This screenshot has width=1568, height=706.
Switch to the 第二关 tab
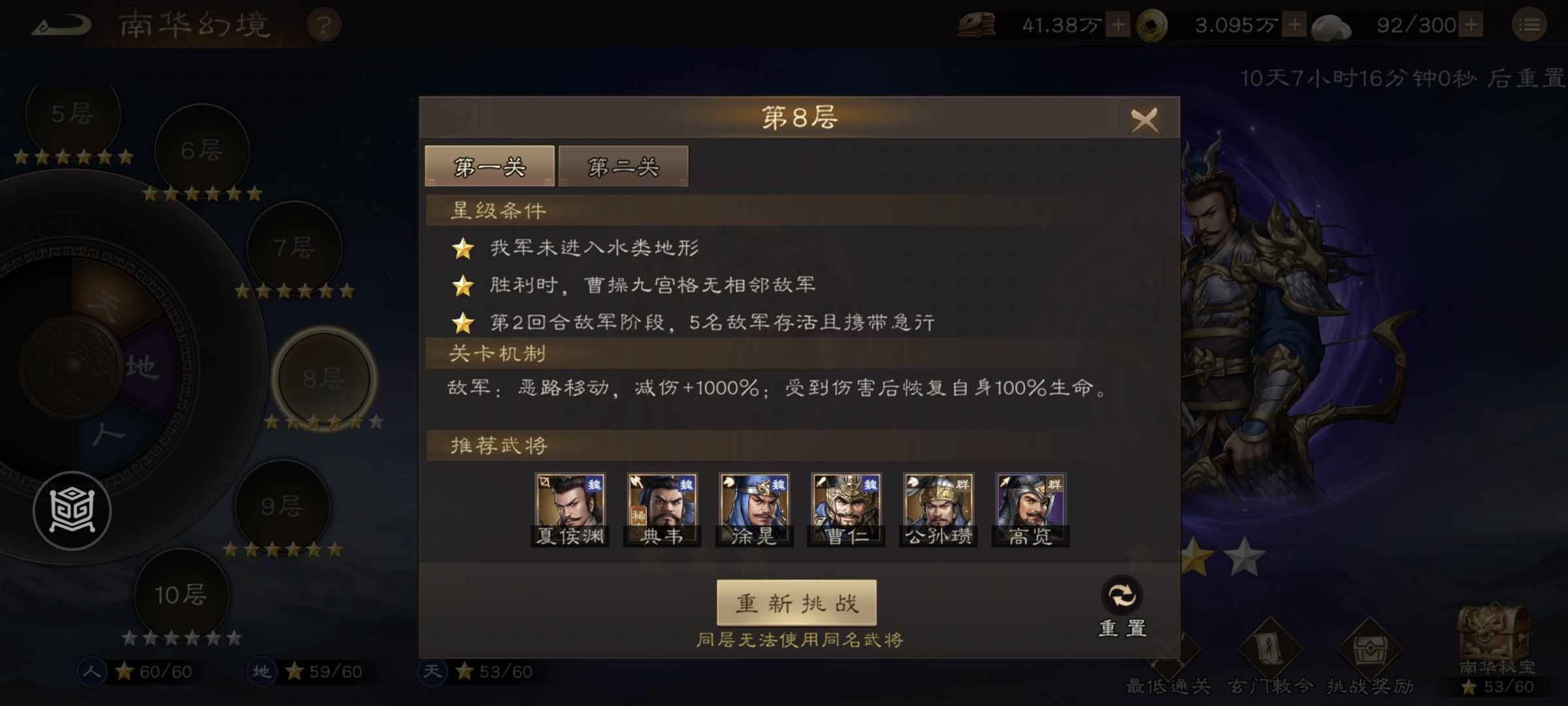(x=623, y=167)
